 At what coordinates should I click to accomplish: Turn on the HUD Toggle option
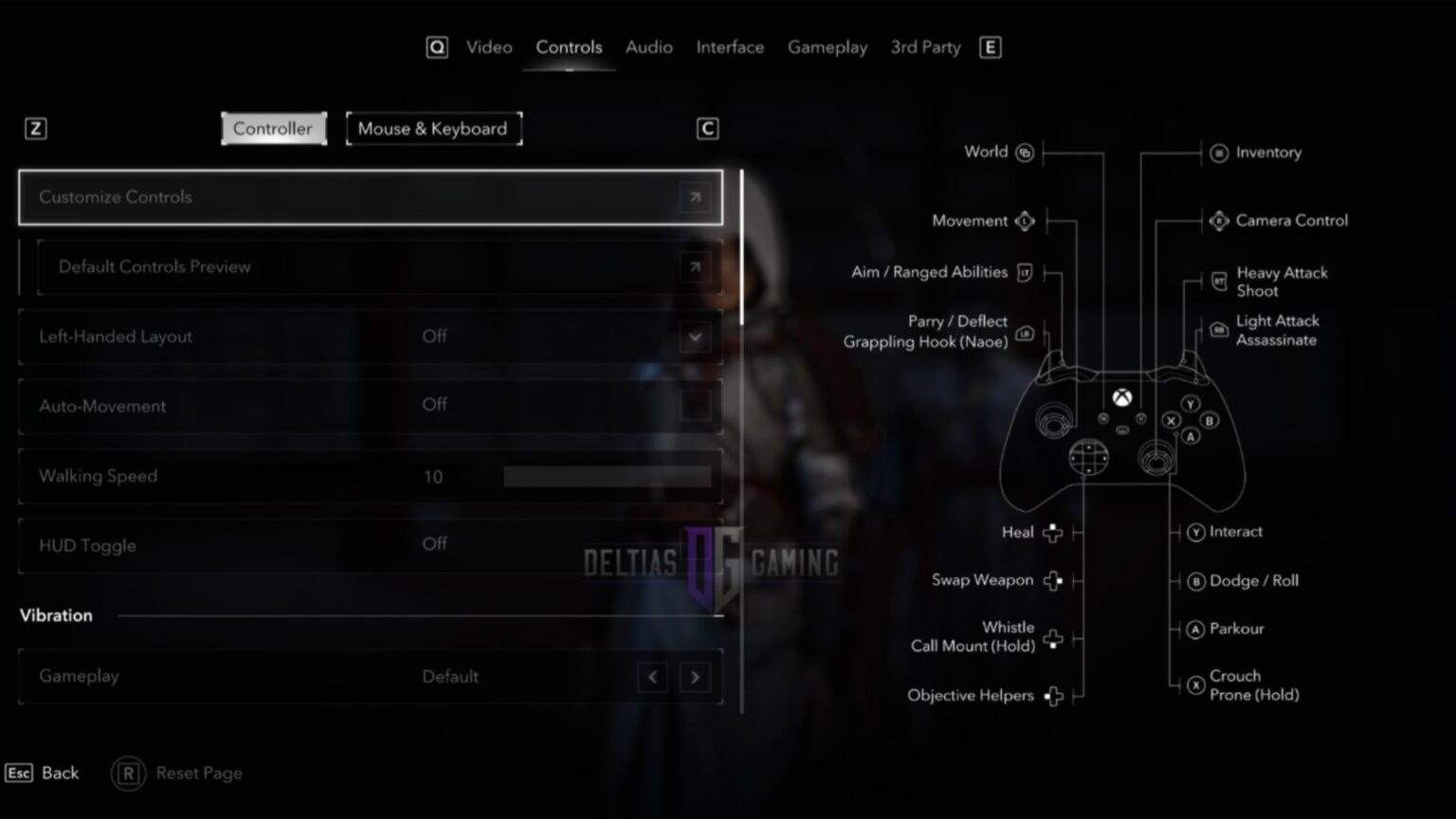point(695,545)
